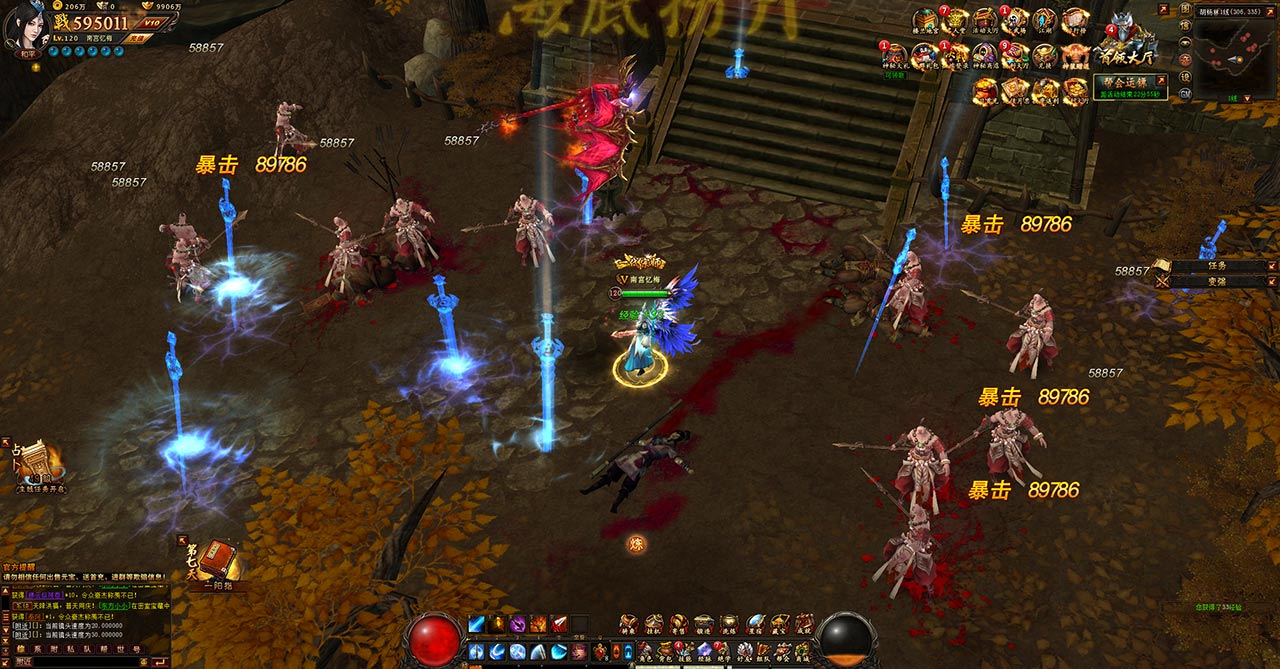Viewport: 1280px width, 669px height.
Task: Open the 成就 achievements menu icon
Action: 804,625
